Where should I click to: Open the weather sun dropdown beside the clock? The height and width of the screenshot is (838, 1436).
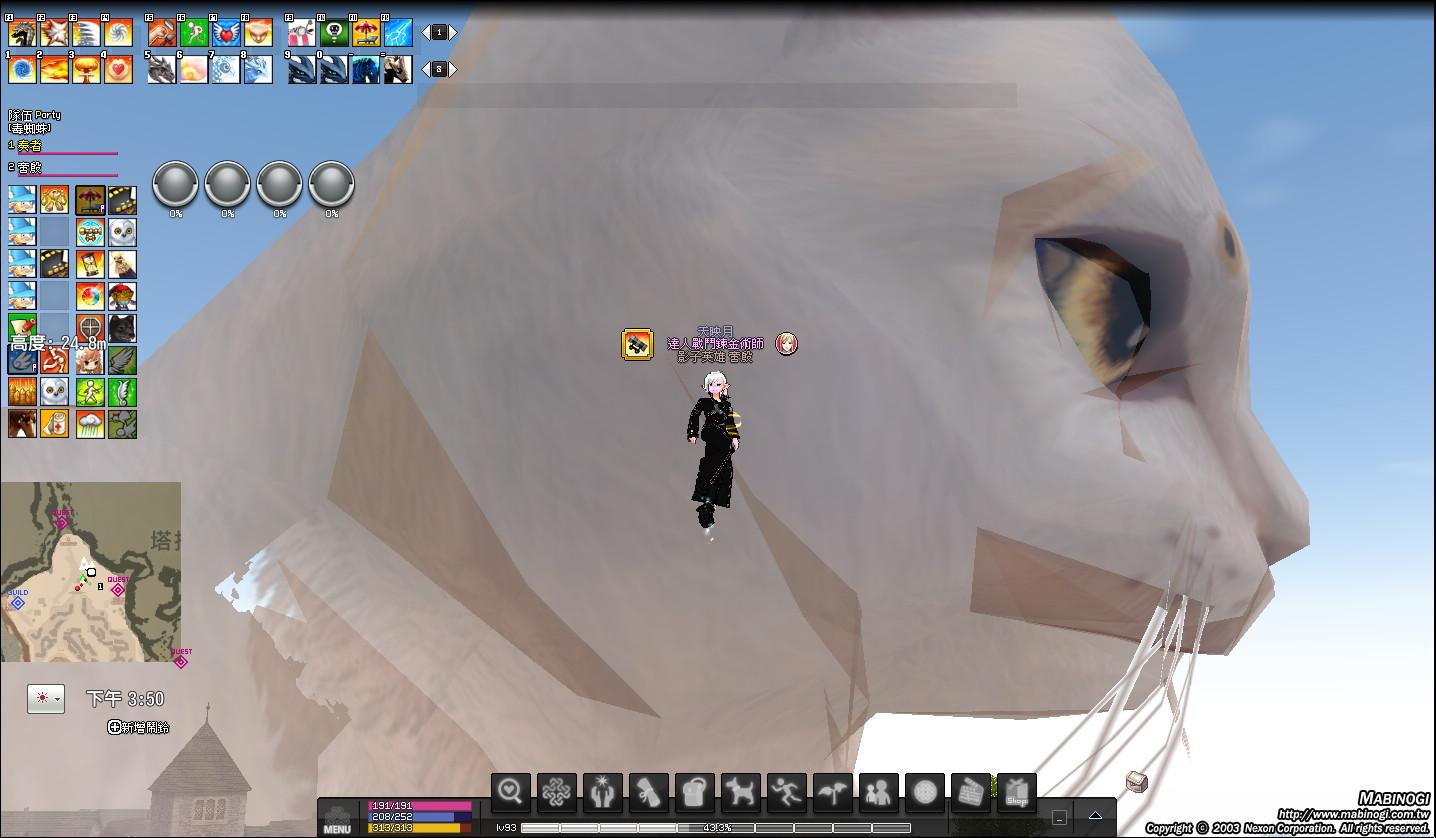46,698
